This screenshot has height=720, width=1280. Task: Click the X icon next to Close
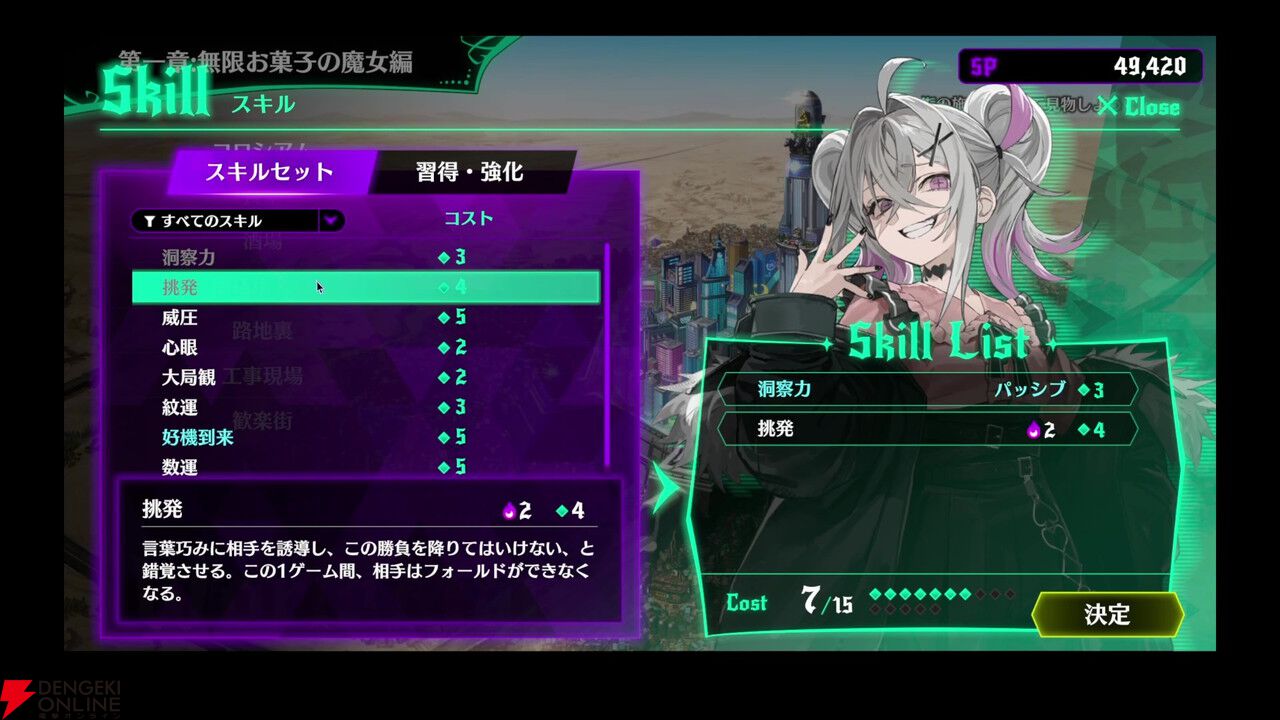click(x=1109, y=106)
